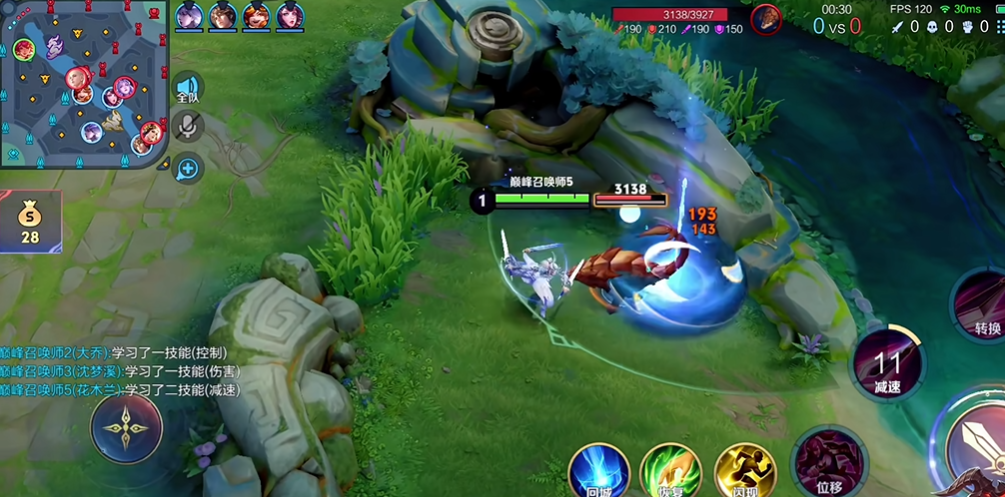The image size is (1005, 497).
Task: Select the 减速 slow skill on cooldown
Action: (x=888, y=364)
